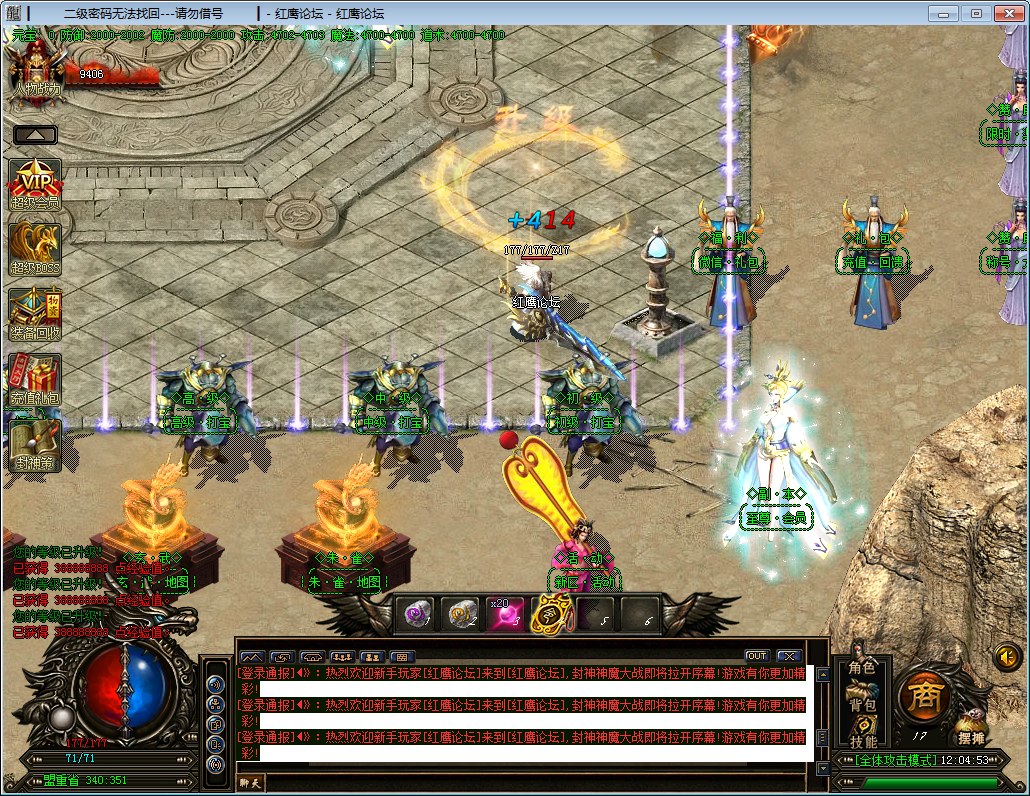This screenshot has height=796, width=1030.
Task: Open the 装备回收 equipment recycling icon
Action: pyautogui.click(x=35, y=313)
